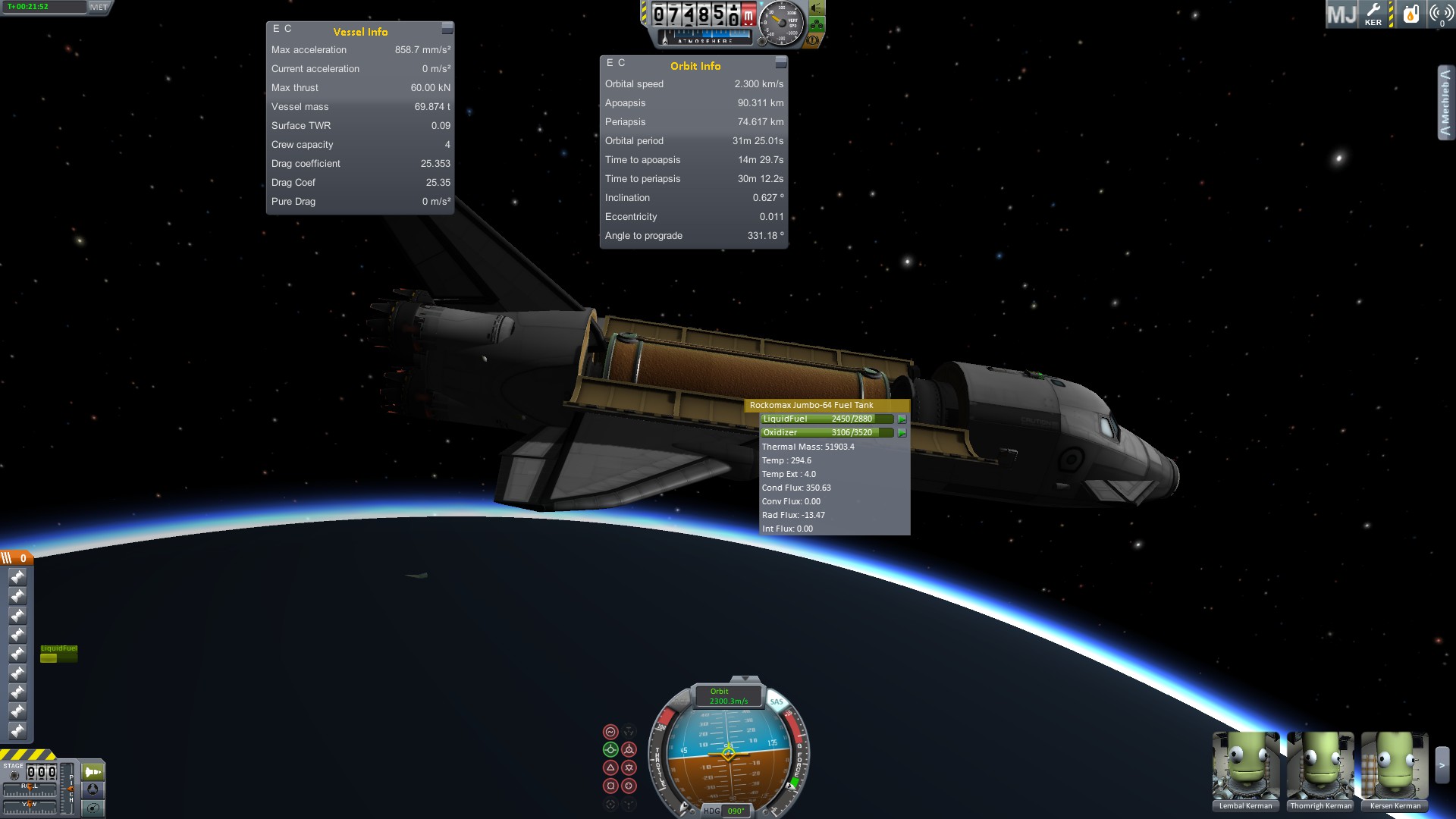The image size is (1456, 819).
Task: Expand the MechJeb side tab
Action: tap(1445, 102)
